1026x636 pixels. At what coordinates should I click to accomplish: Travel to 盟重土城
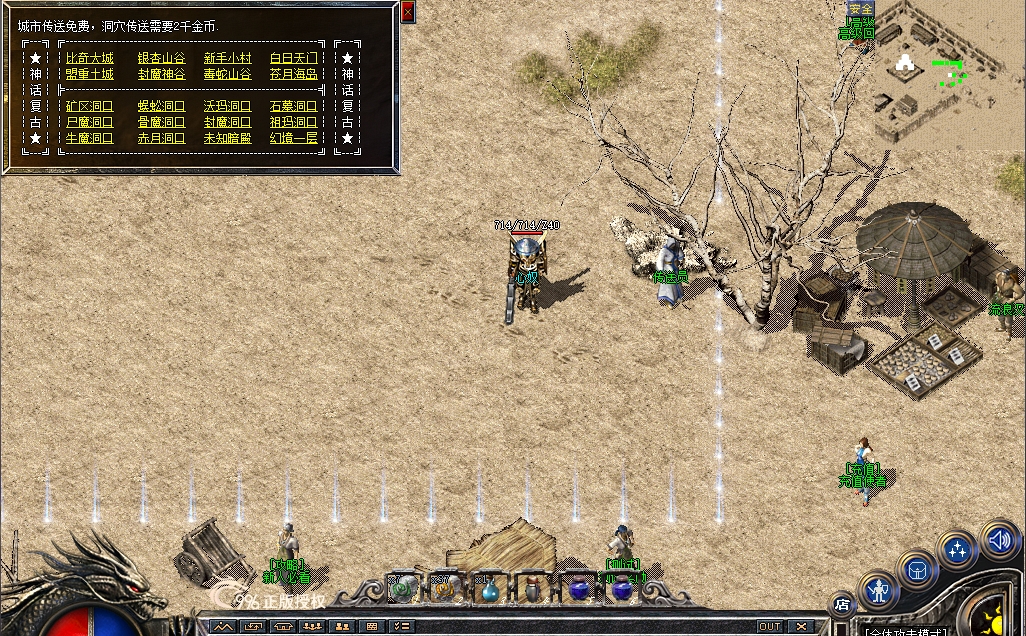point(90,74)
